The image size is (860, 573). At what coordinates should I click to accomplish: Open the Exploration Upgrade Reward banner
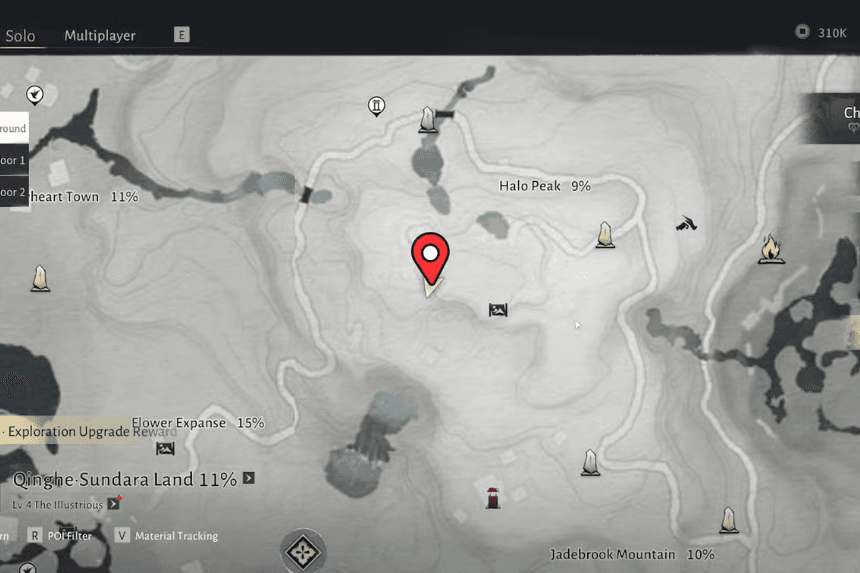pos(88,432)
